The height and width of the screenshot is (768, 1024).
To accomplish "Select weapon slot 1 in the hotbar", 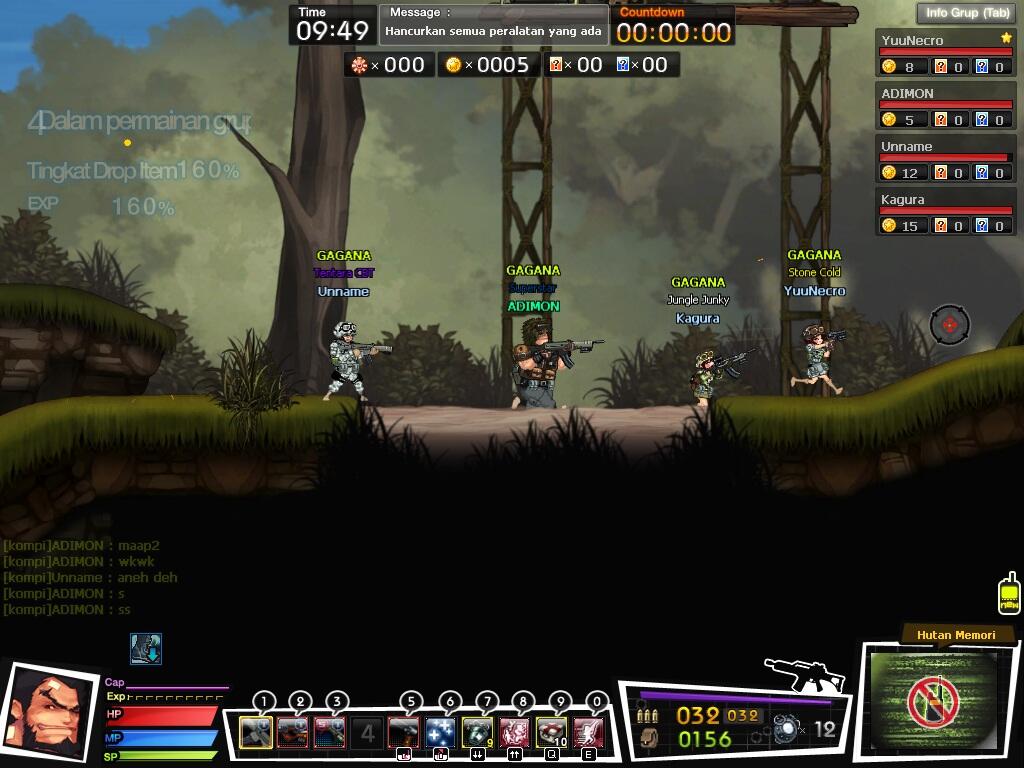I will coord(256,732).
